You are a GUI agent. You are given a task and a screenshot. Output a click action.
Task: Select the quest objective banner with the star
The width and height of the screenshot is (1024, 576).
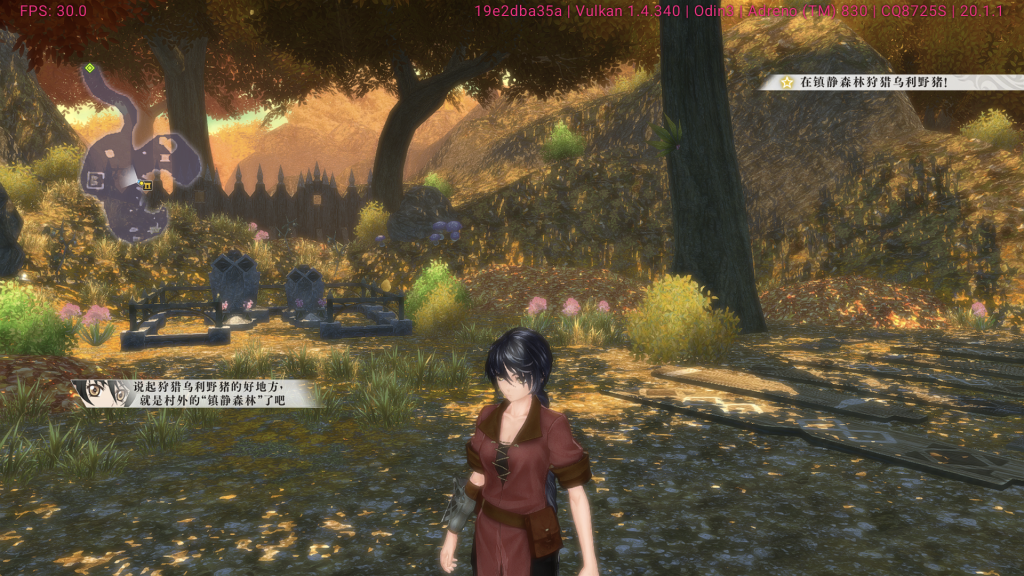point(888,83)
